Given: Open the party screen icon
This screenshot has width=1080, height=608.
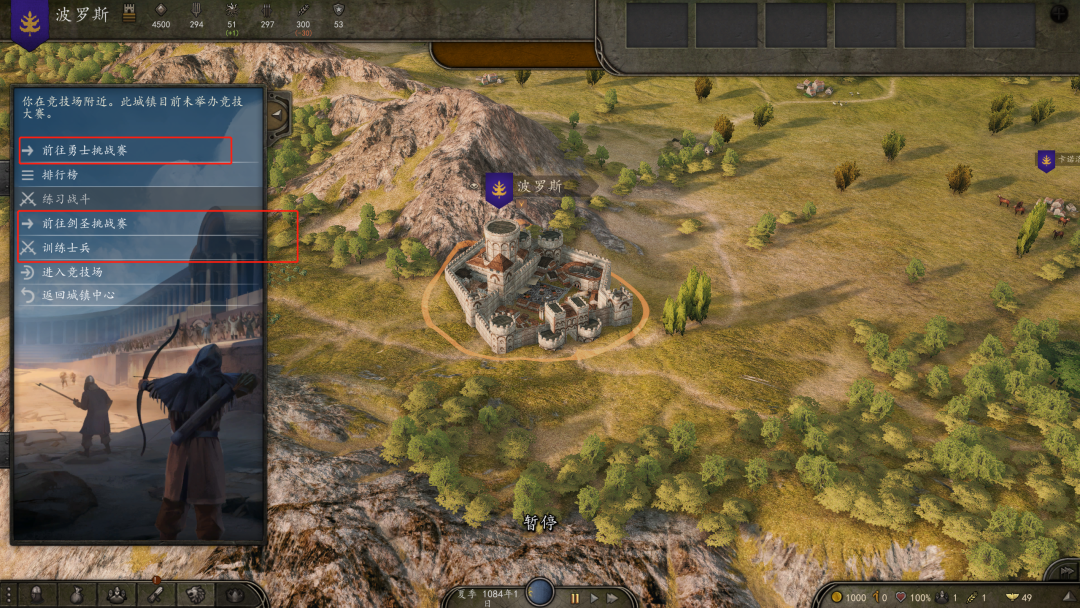Looking at the screenshot, I should 116,595.
